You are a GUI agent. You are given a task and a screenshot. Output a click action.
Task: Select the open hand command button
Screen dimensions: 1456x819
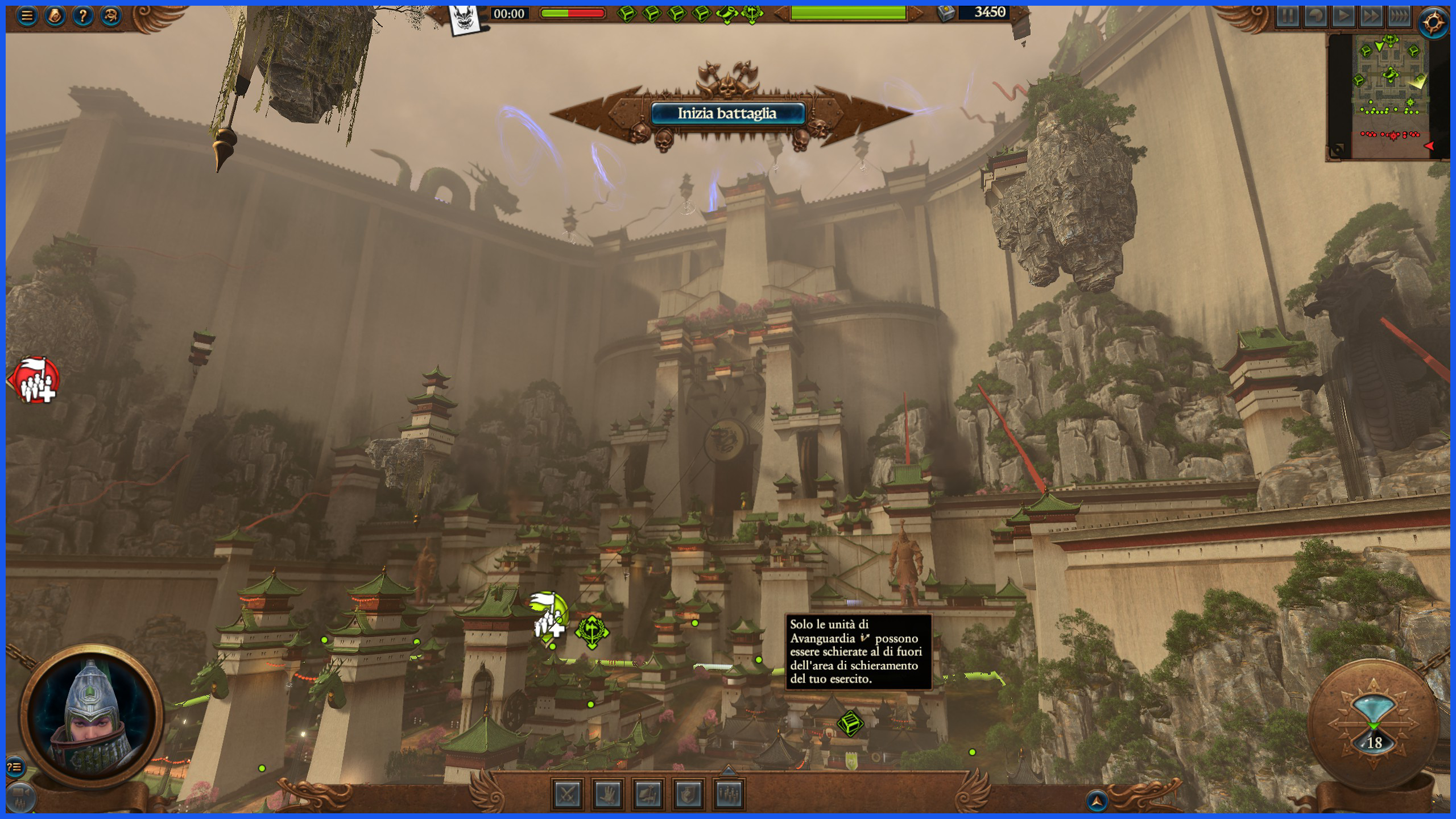point(607,794)
